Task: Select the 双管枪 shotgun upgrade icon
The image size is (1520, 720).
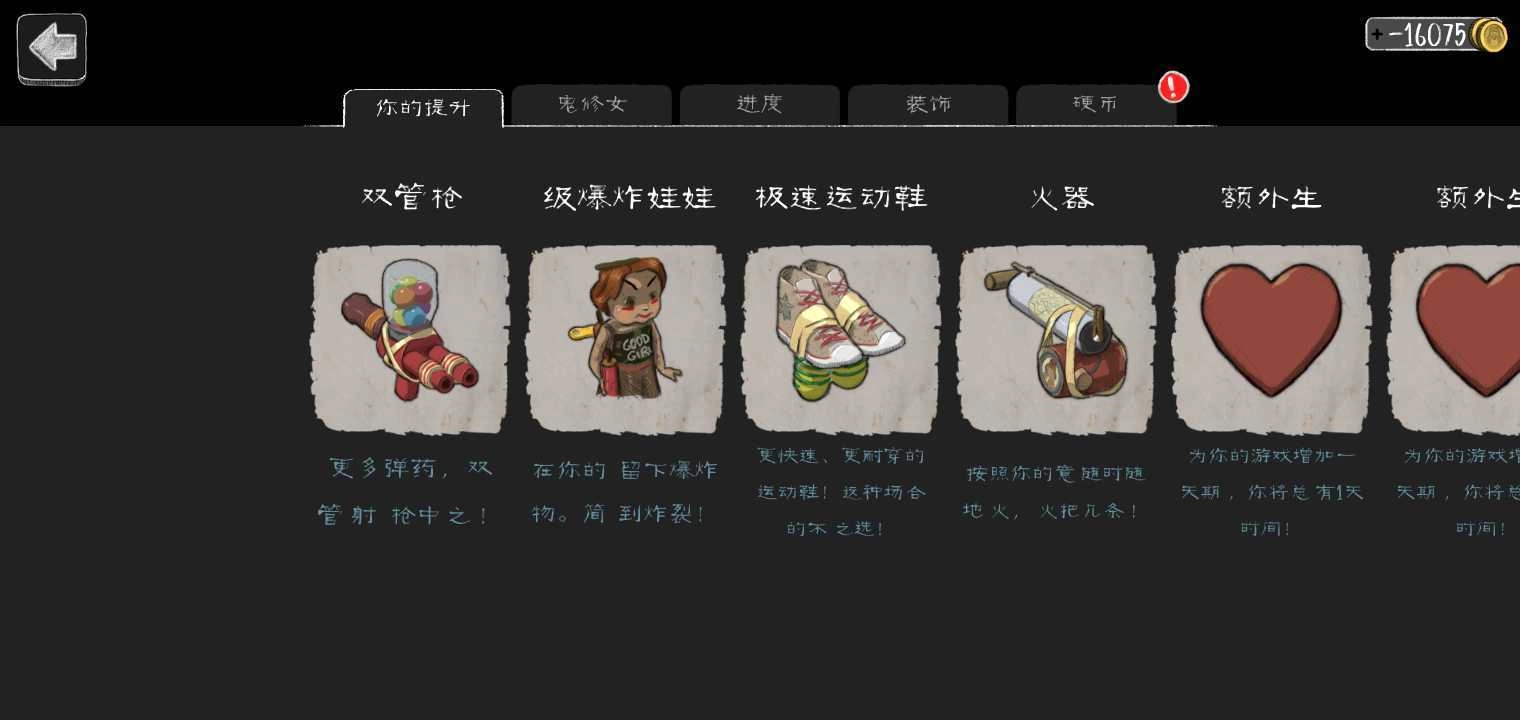Action: click(x=410, y=338)
